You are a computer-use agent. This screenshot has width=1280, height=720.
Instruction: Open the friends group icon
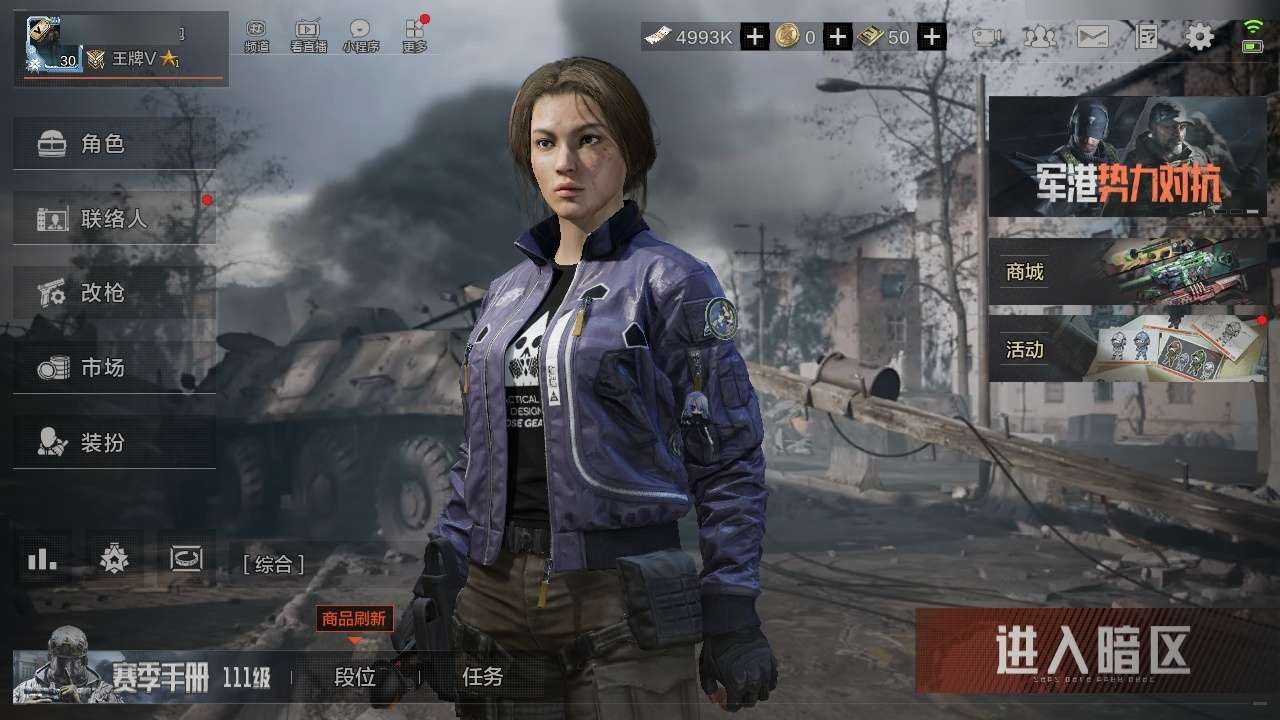pyautogui.click(x=1040, y=38)
